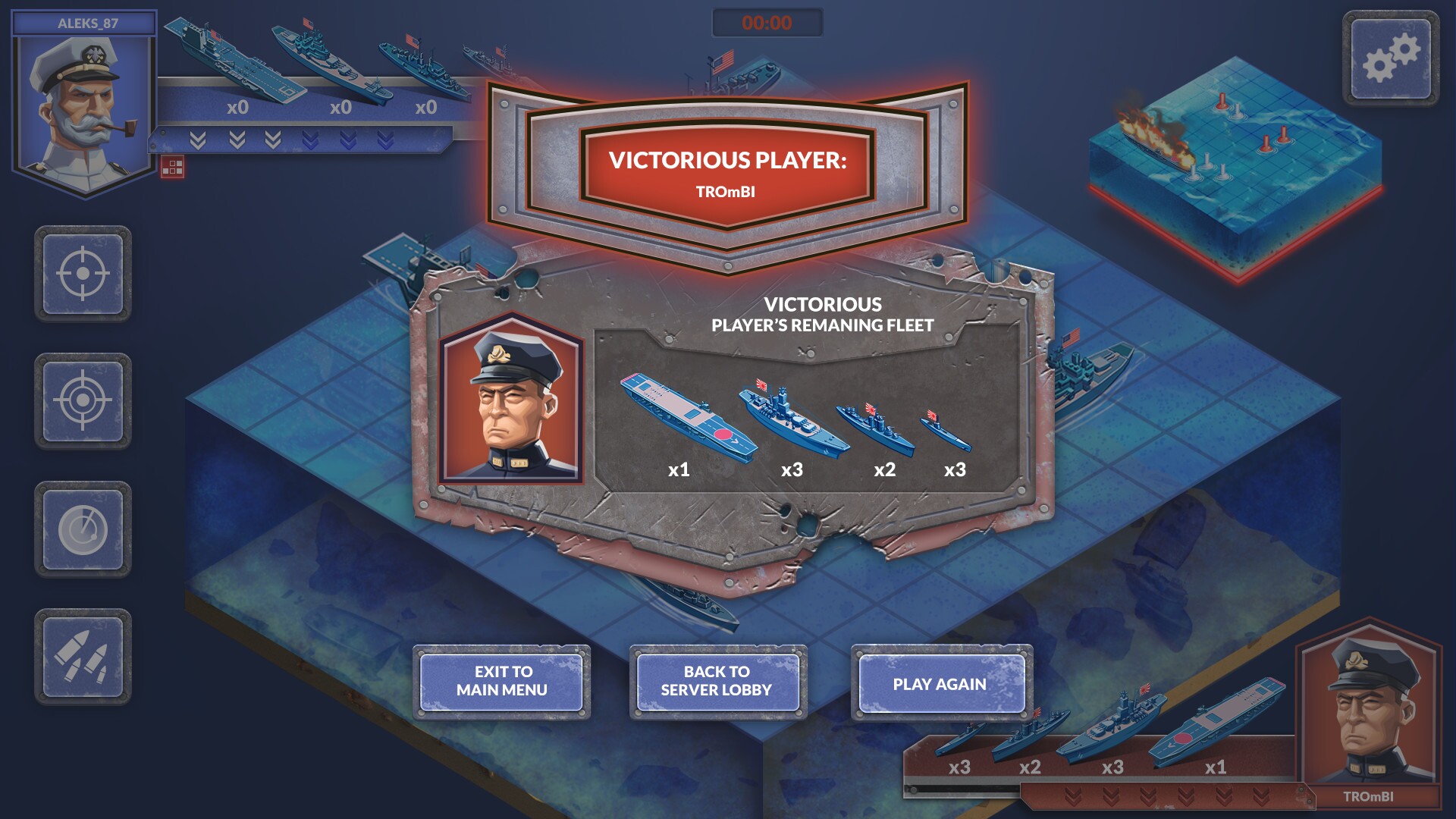
Task: Click the red grid formation icon
Action: tap(172, 168)
